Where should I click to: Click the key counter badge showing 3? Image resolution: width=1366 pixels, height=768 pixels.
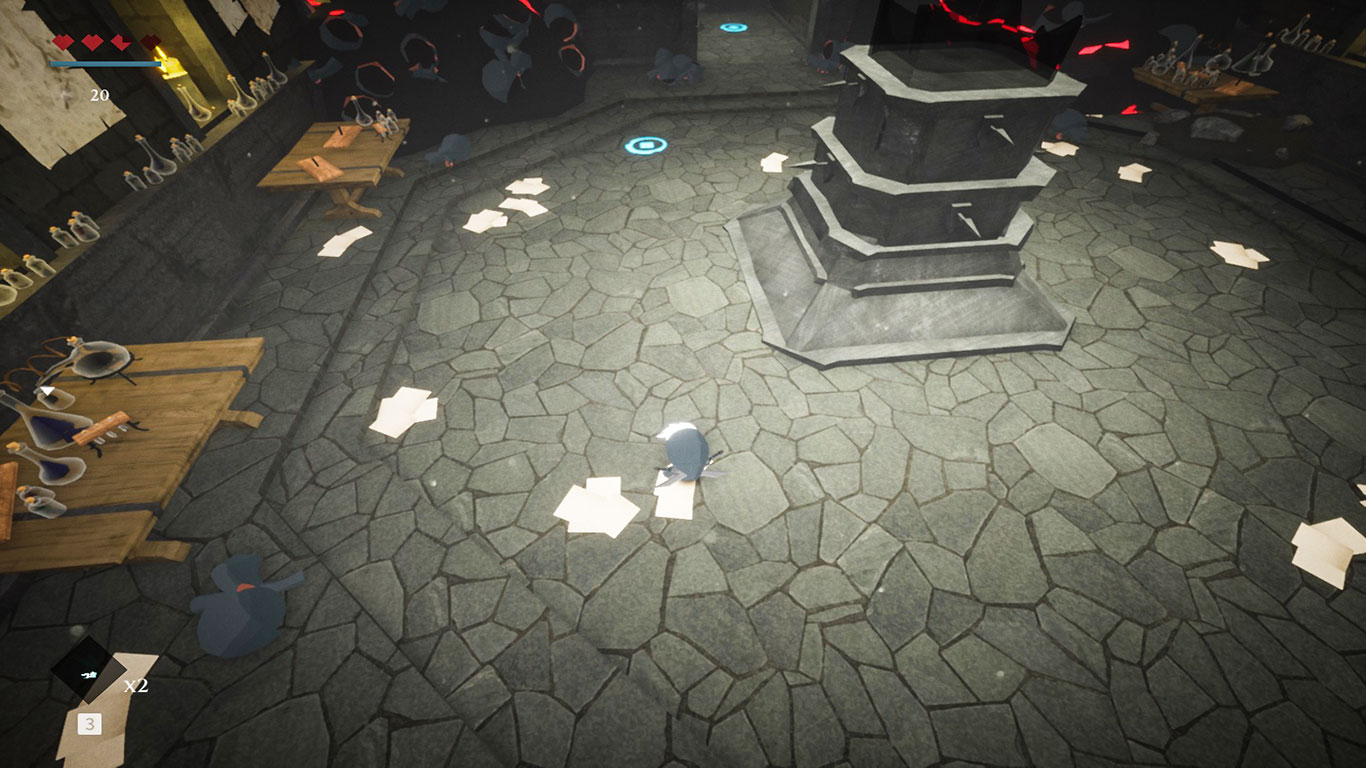click(90, 722)
